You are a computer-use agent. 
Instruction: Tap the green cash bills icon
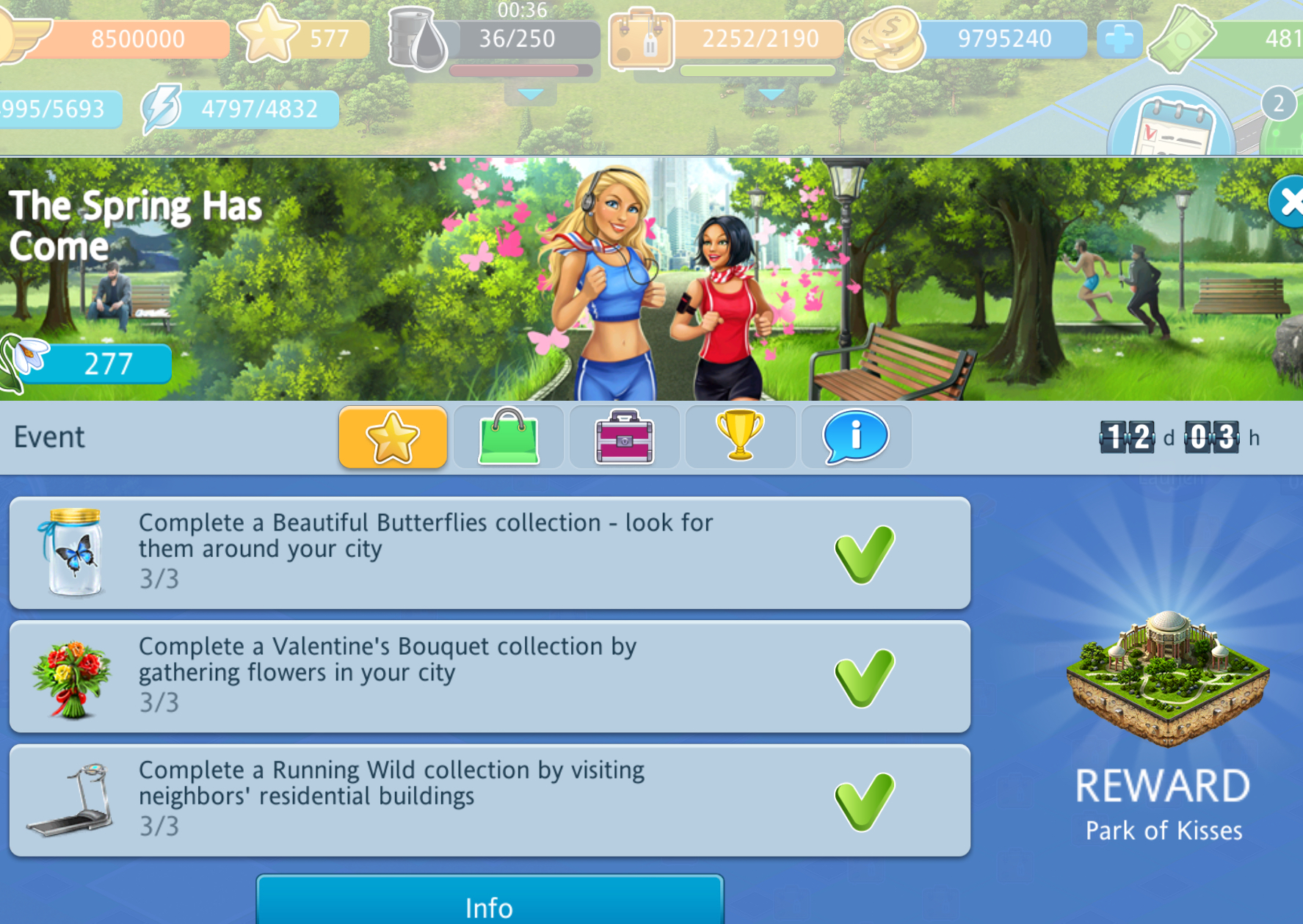(x=1180, y=39)
